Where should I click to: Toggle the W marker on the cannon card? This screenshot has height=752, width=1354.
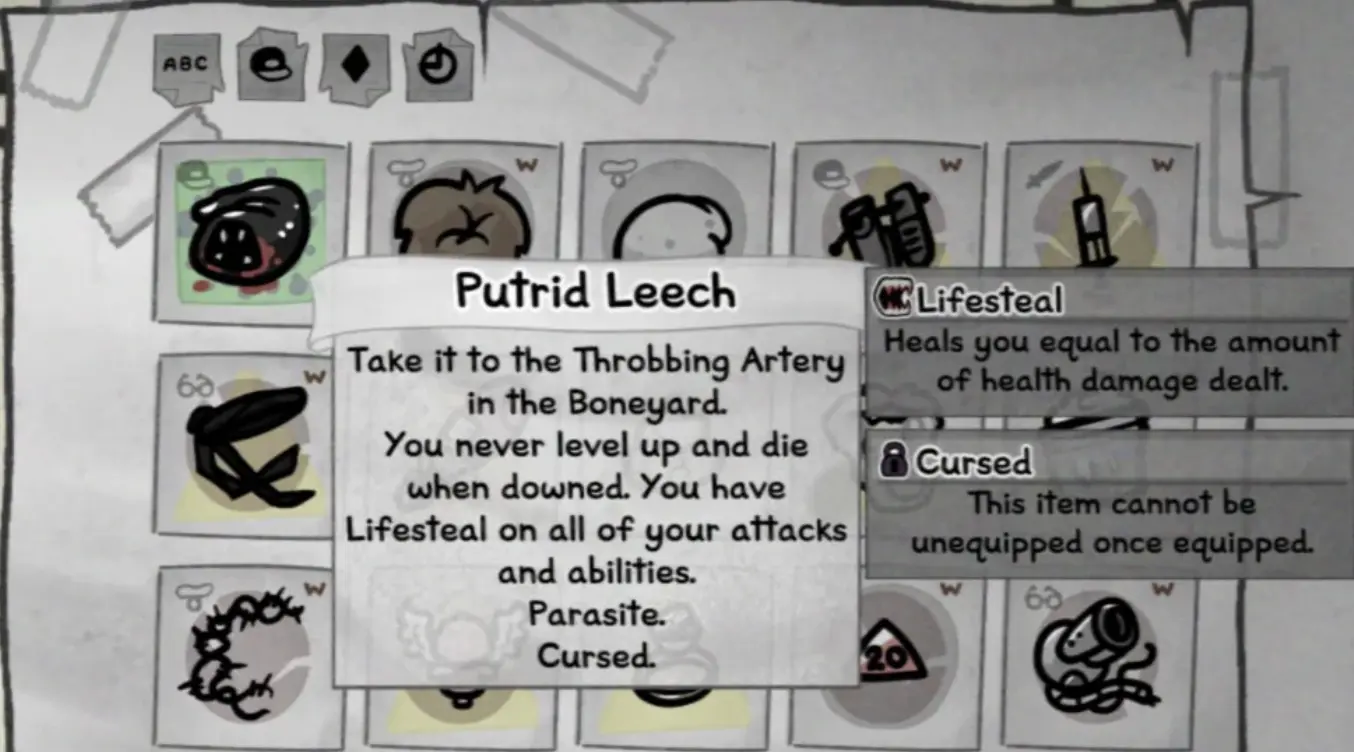point(1163,590)
